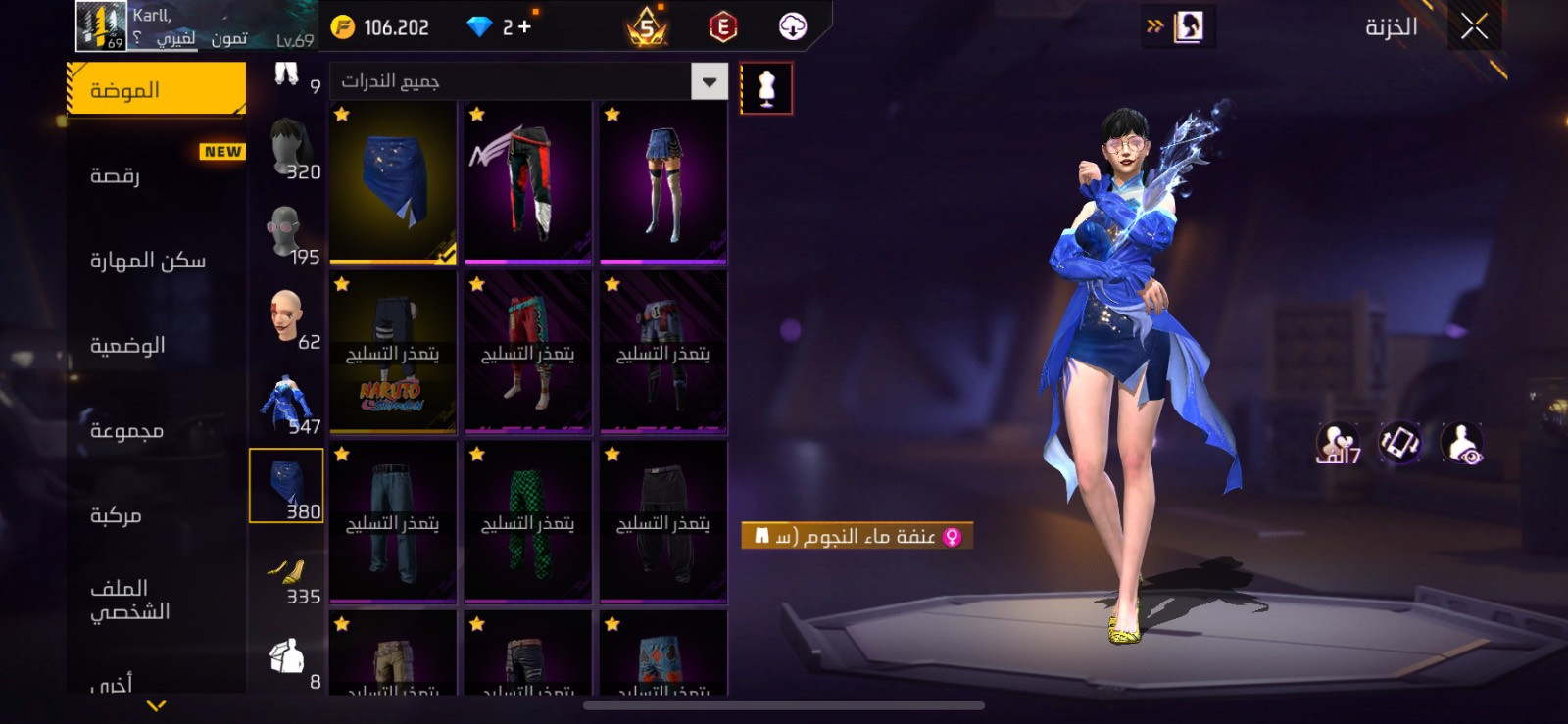Open the cloud download icon

coord(792,26)
